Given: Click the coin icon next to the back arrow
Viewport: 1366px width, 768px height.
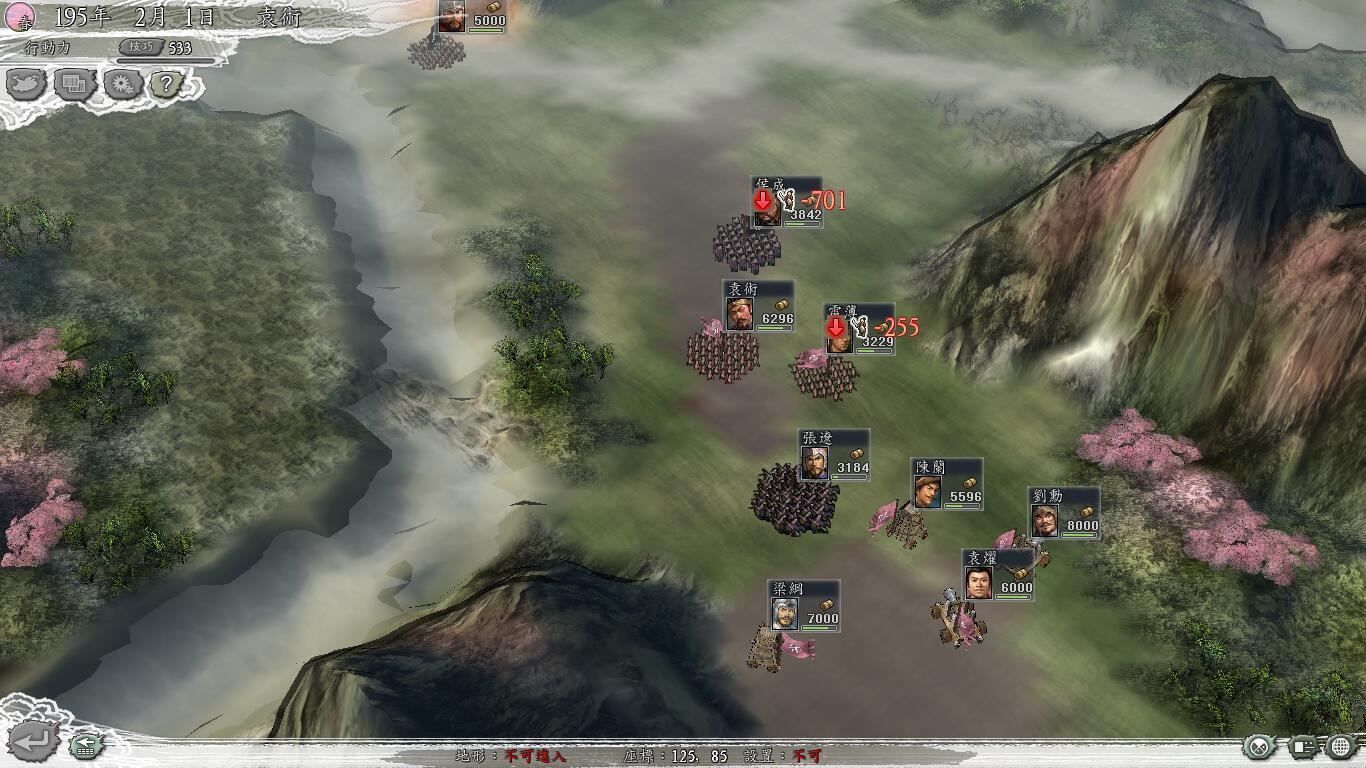Looking at the screenshot, I should (84, 747).
